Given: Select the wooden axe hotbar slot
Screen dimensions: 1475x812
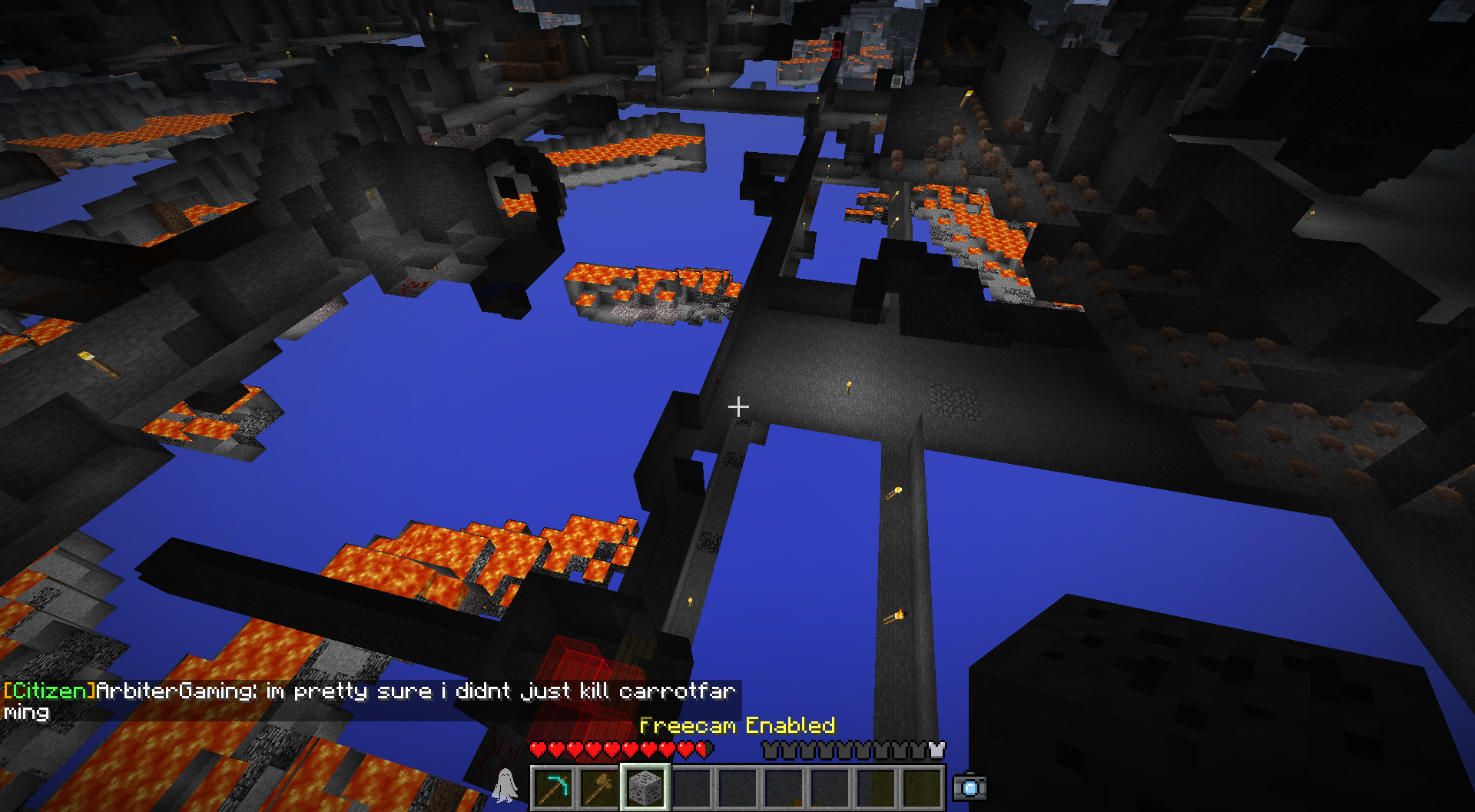Looking at the screenshot, I should pos(599,787).
